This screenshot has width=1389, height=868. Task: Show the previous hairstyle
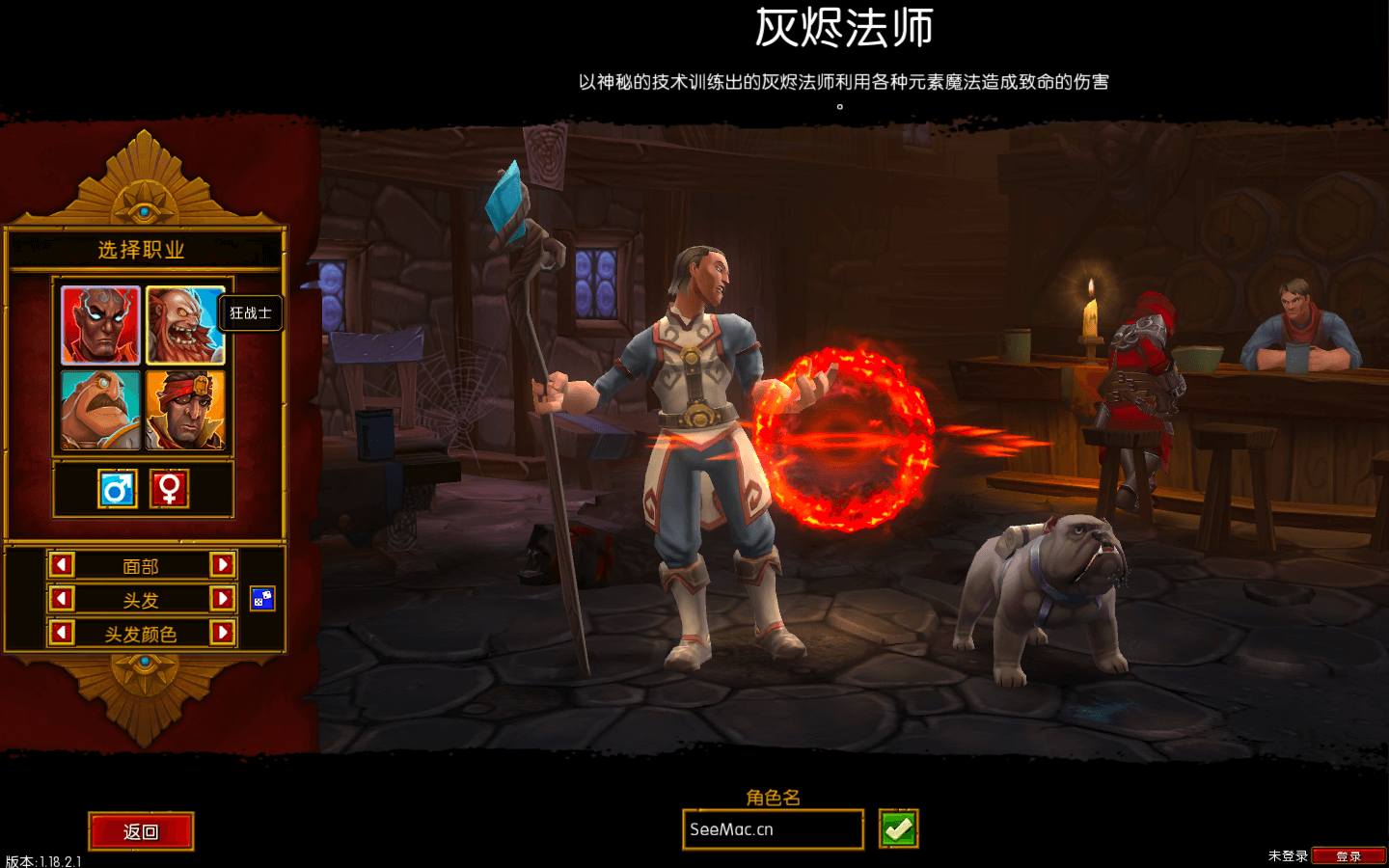pos(62,599)
